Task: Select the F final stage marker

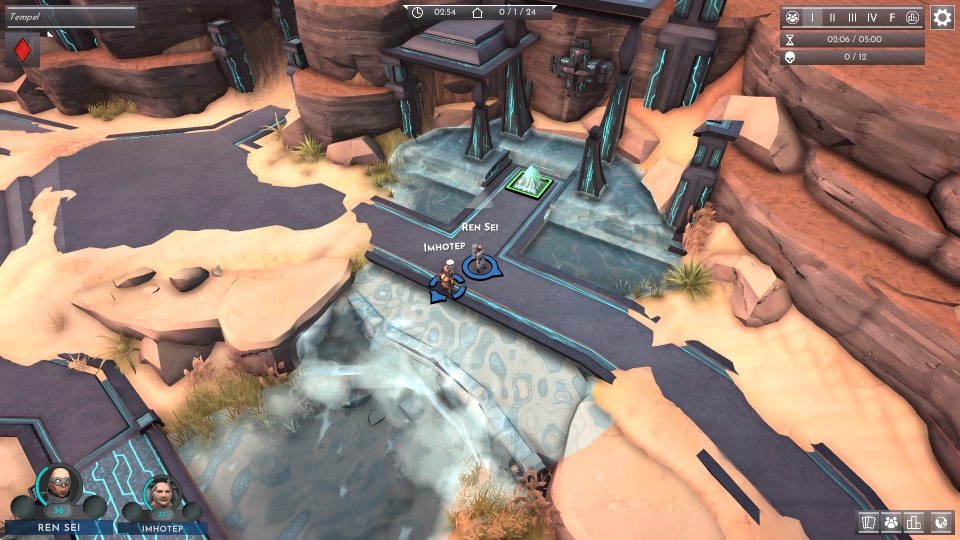Action: pos(892,18)
